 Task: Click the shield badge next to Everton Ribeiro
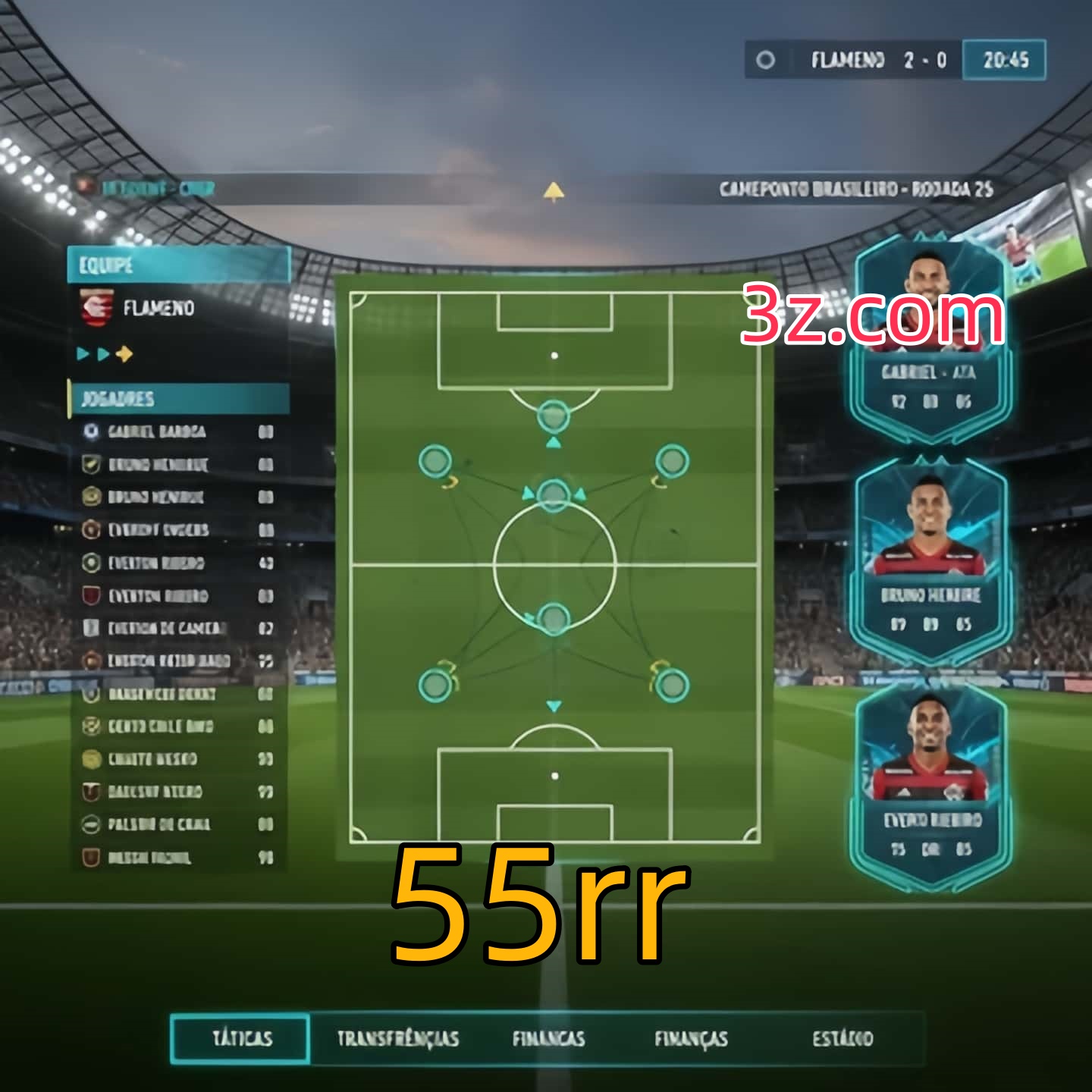pyautogui.click(x=92, y=596)
